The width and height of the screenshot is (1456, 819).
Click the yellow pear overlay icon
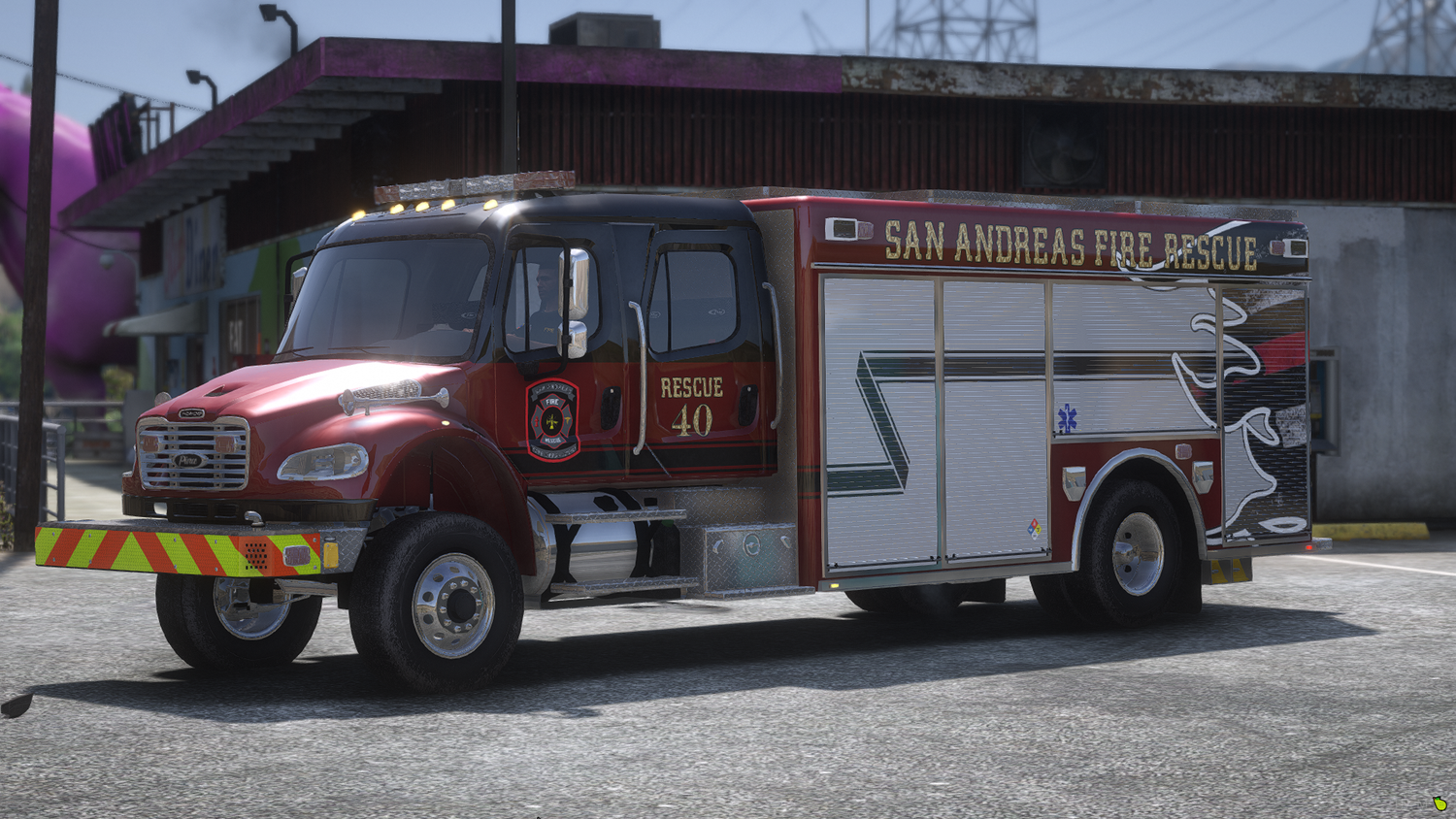click(x=1439, y=803)
